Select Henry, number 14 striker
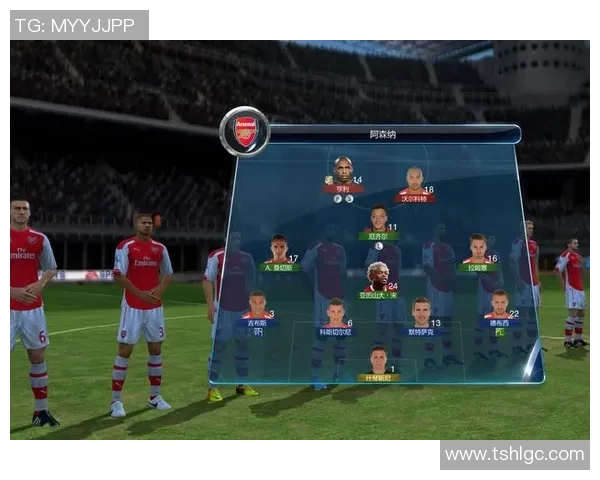The image size is (600, 480). pos(342,171)
